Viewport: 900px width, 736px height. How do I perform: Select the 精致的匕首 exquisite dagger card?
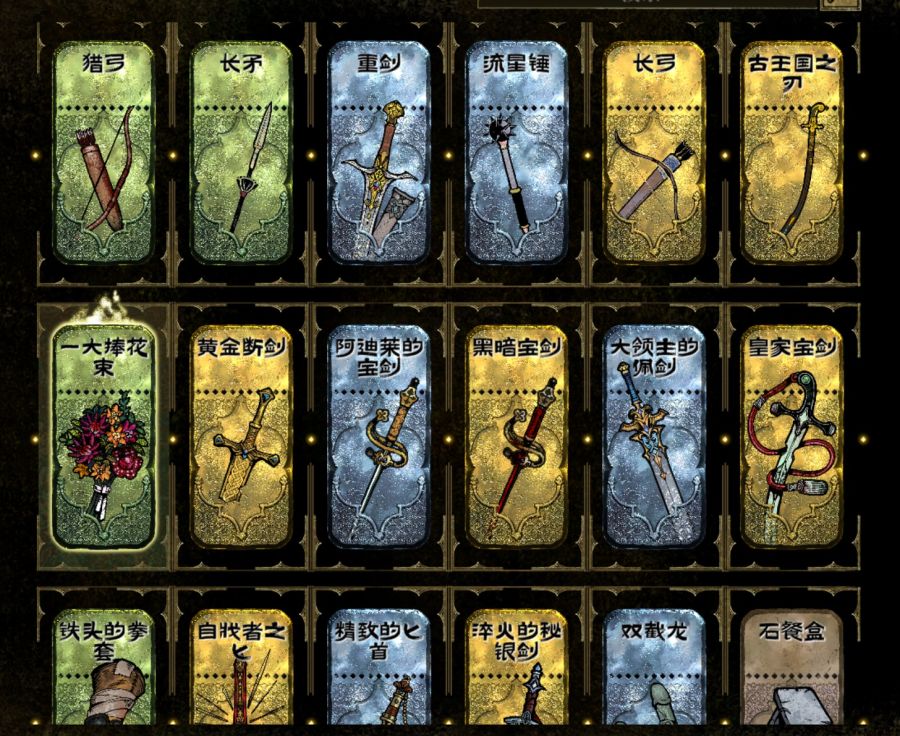[379, 668]
